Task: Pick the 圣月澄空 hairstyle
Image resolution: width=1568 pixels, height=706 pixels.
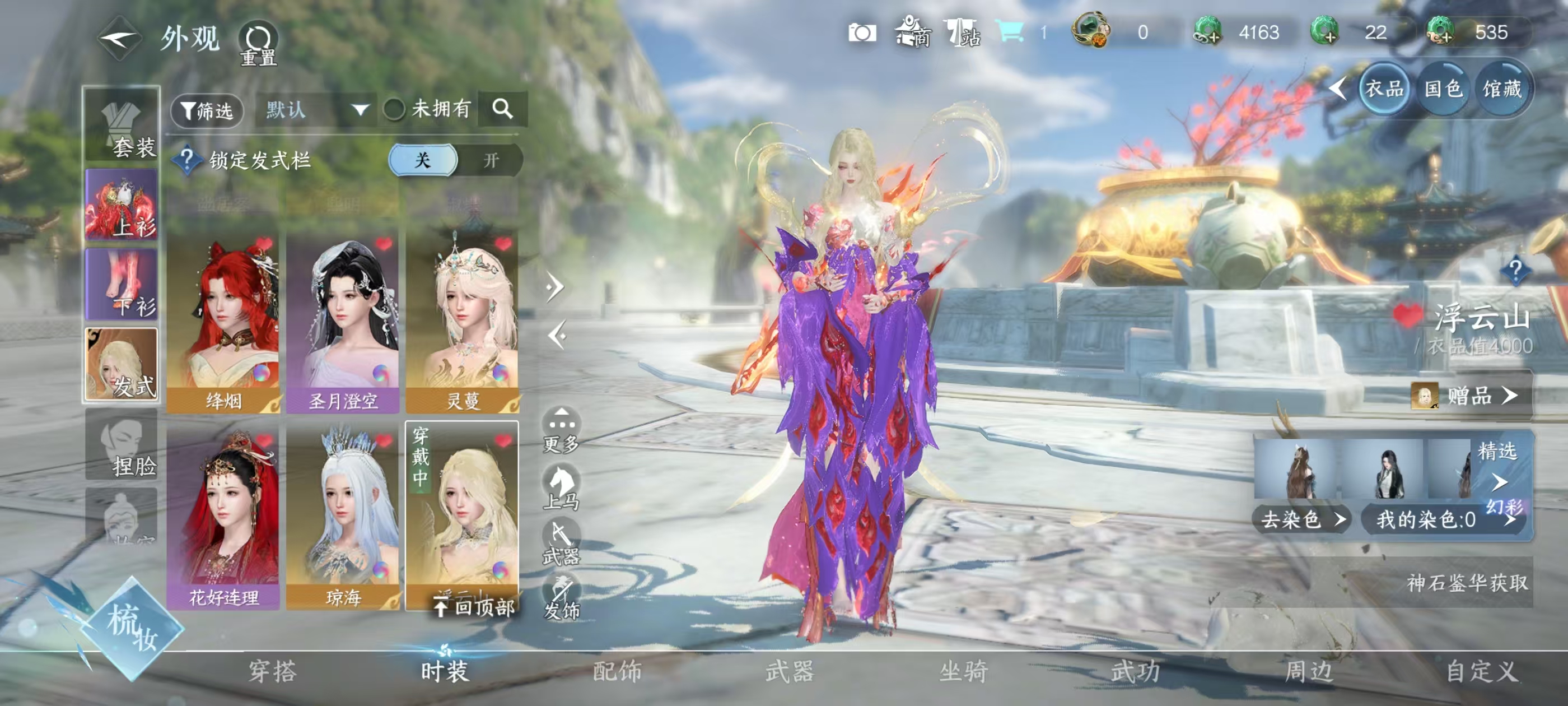Action: coord(343,322)
